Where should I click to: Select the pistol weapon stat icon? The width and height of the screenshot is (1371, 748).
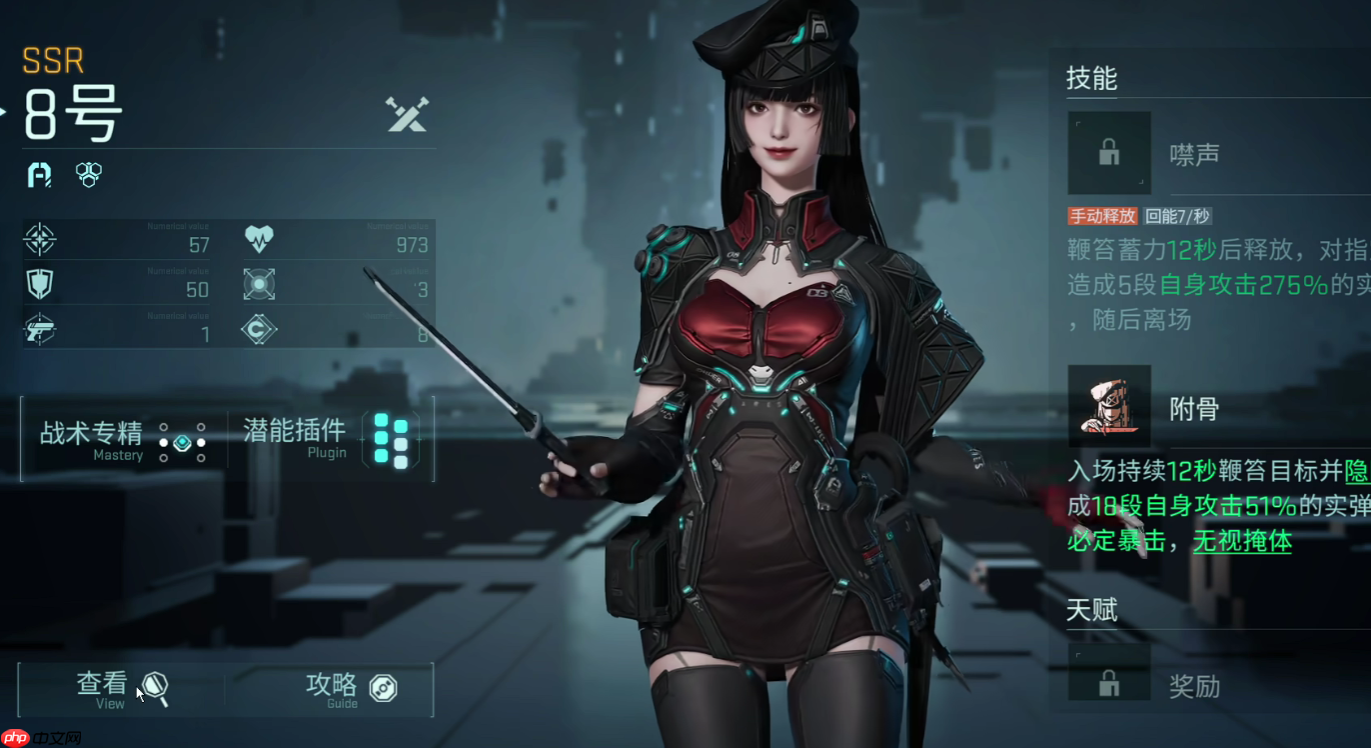[x=39, y=328]
